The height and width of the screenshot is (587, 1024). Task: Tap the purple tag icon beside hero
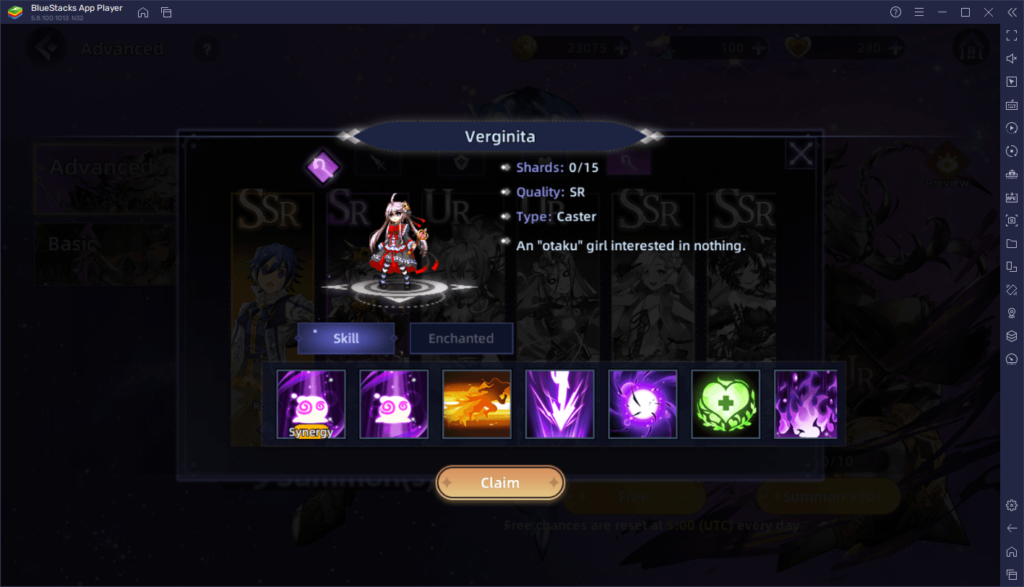coord(323,168)
